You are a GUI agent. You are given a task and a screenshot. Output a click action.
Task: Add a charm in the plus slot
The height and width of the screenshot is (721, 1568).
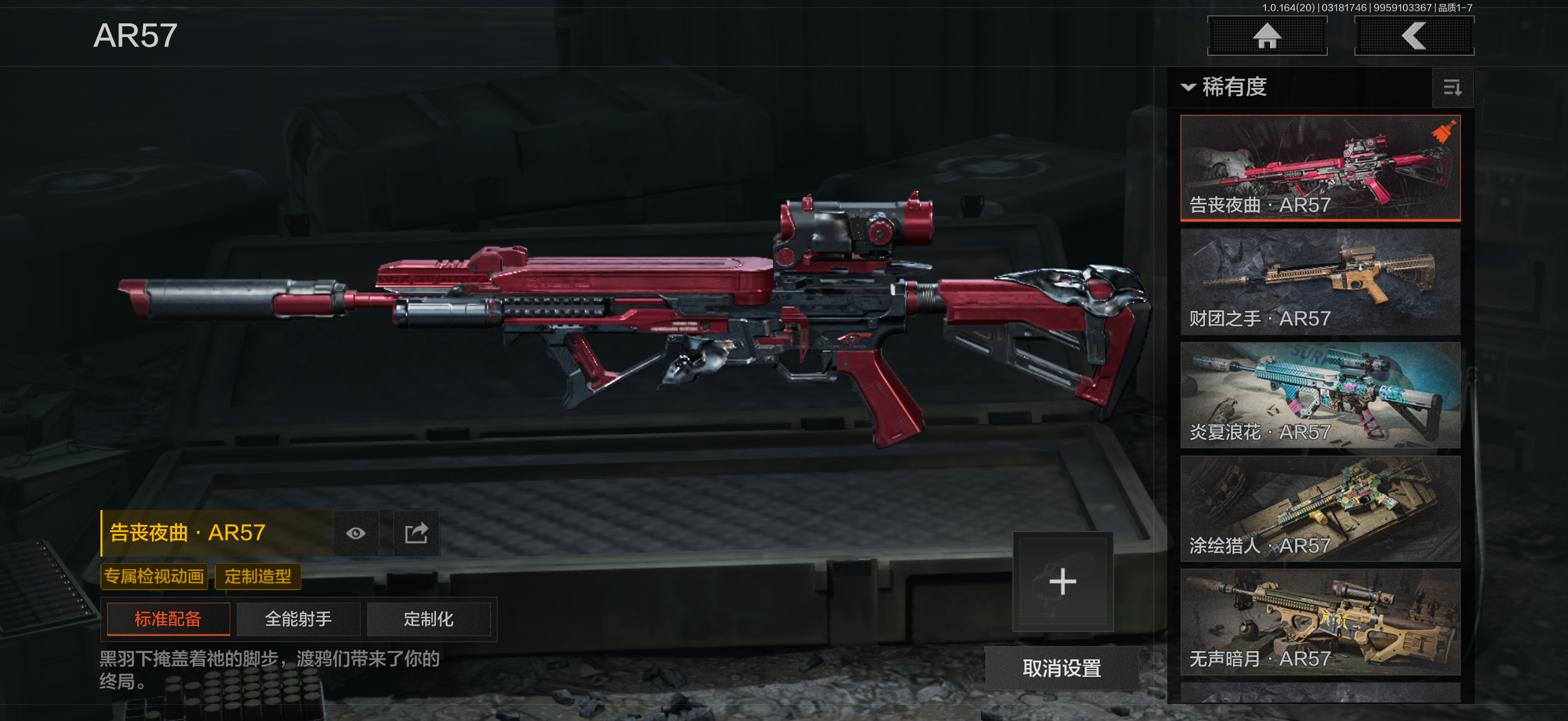(1062, 582)
